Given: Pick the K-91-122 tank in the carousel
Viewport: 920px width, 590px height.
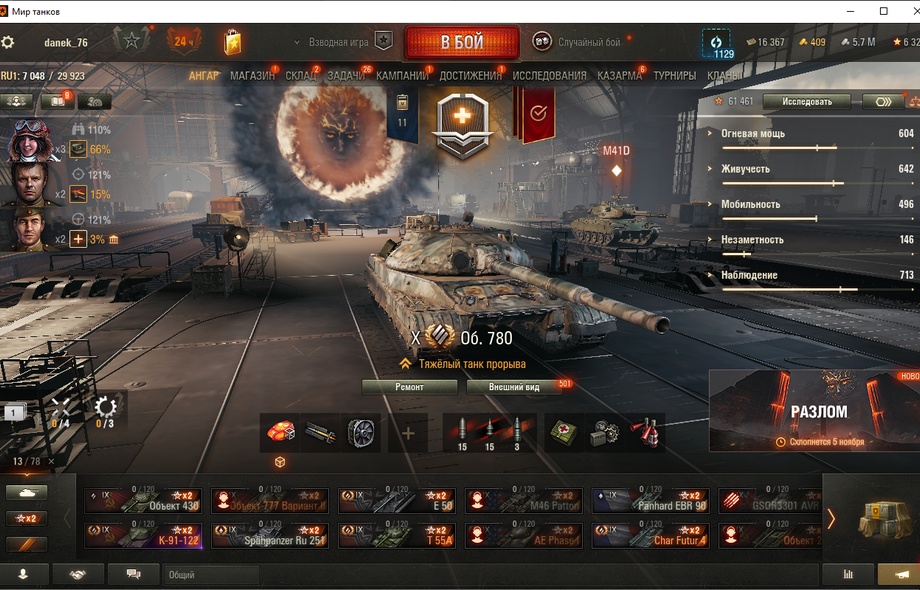Looking at the screenshot, I should (x=143, y=535).
